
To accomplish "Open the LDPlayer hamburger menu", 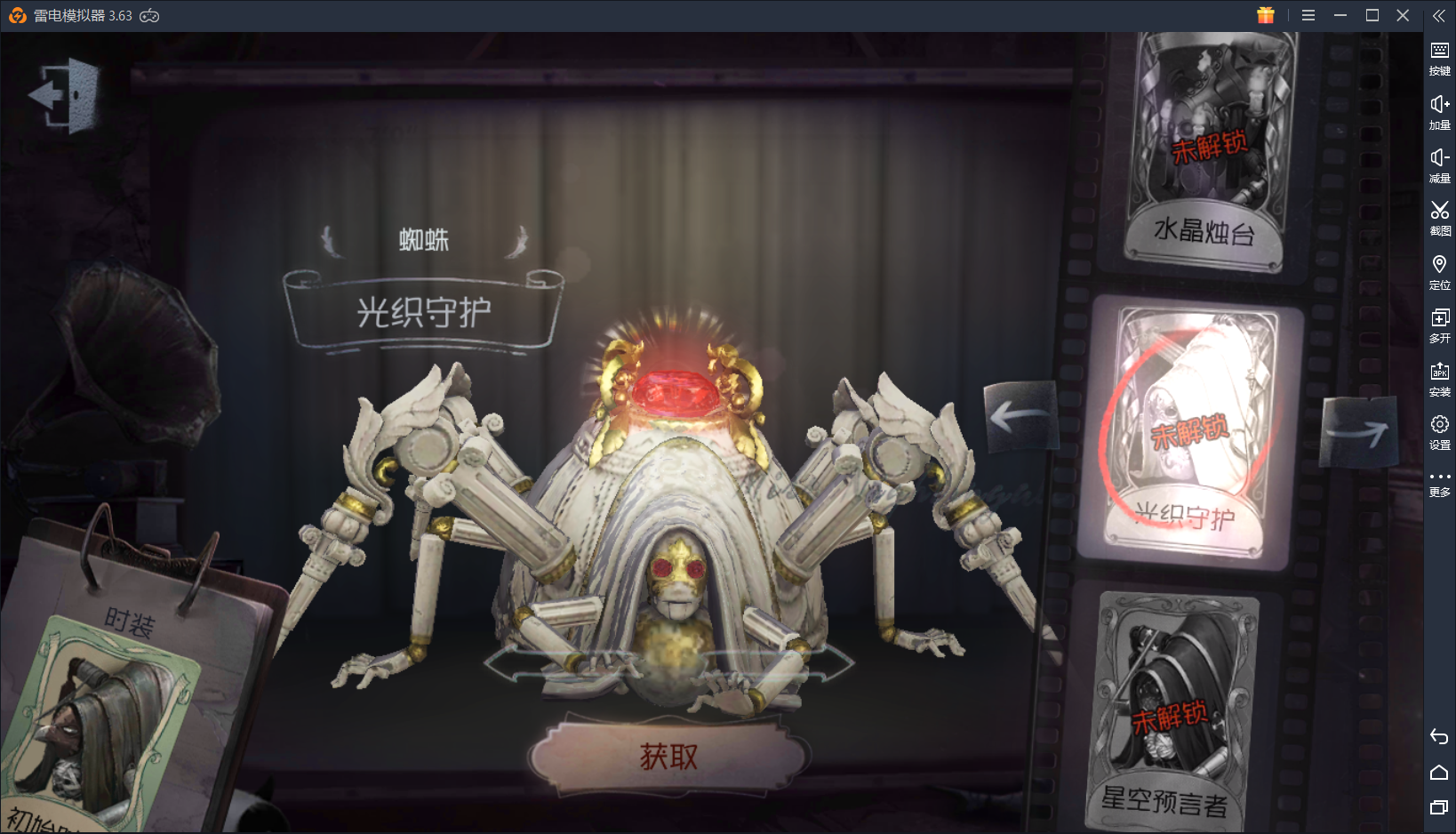I will 1308,15.
